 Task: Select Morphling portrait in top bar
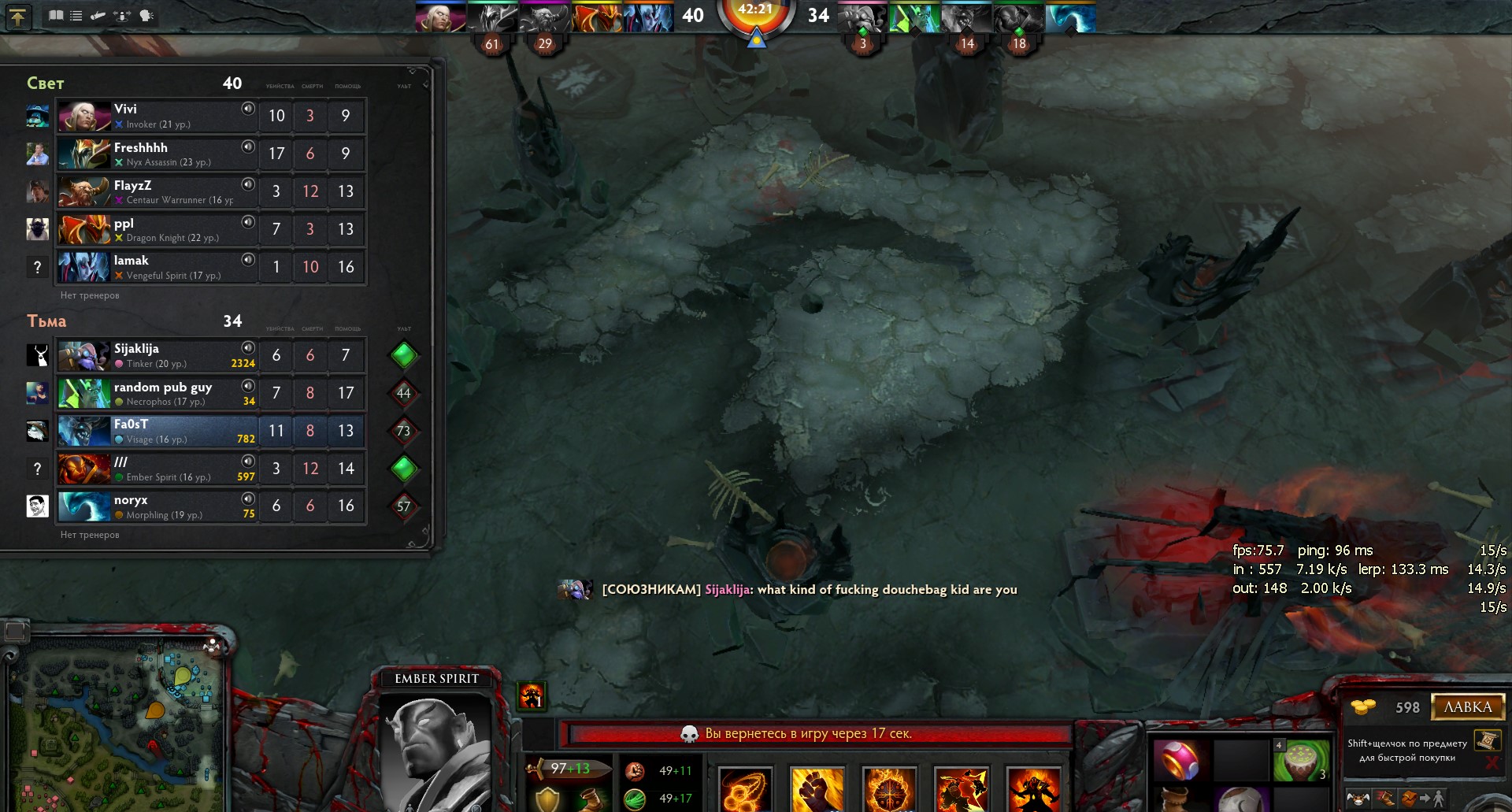1069,17
